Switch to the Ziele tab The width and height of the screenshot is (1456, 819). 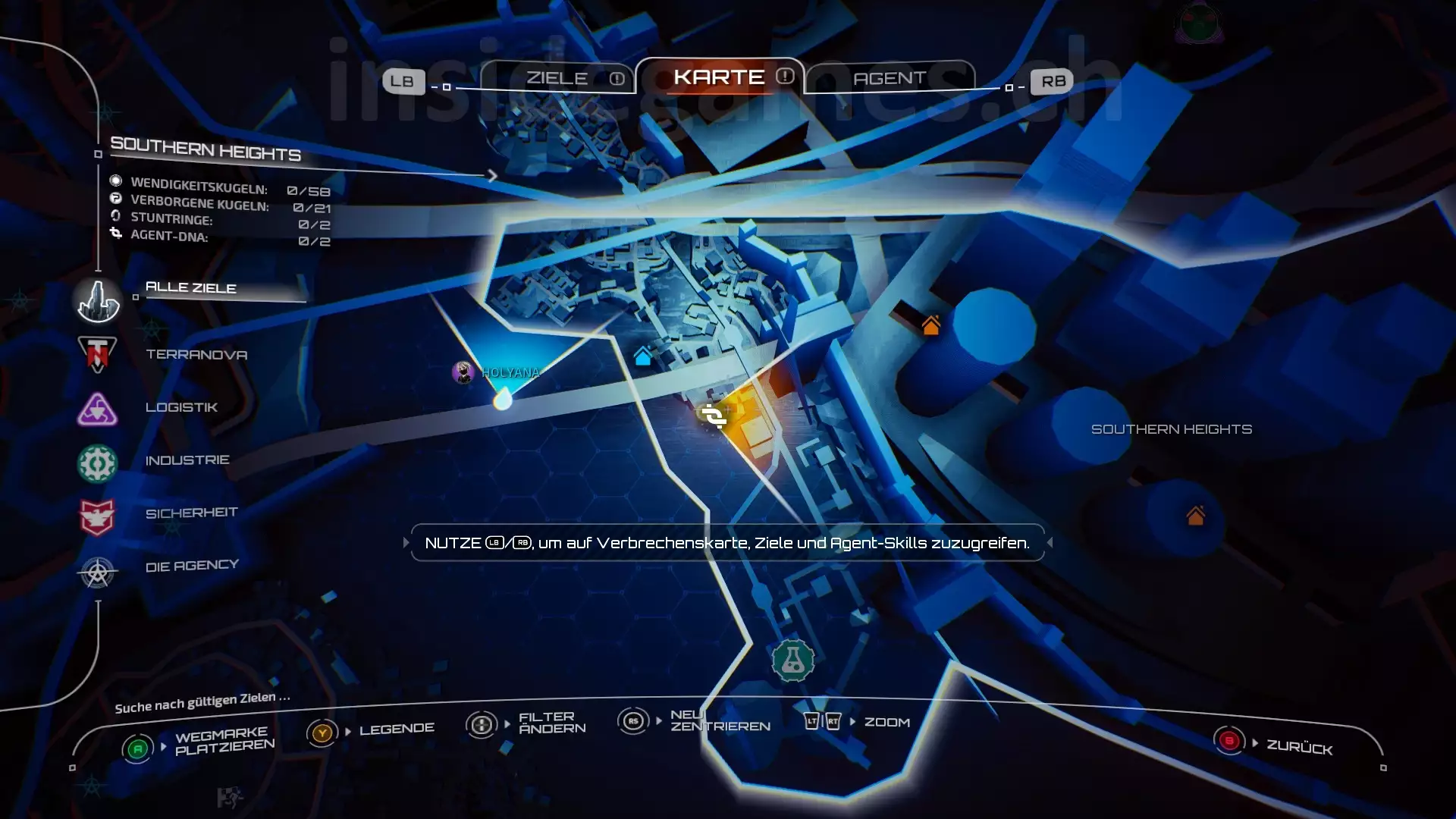[x=557, y=78]
